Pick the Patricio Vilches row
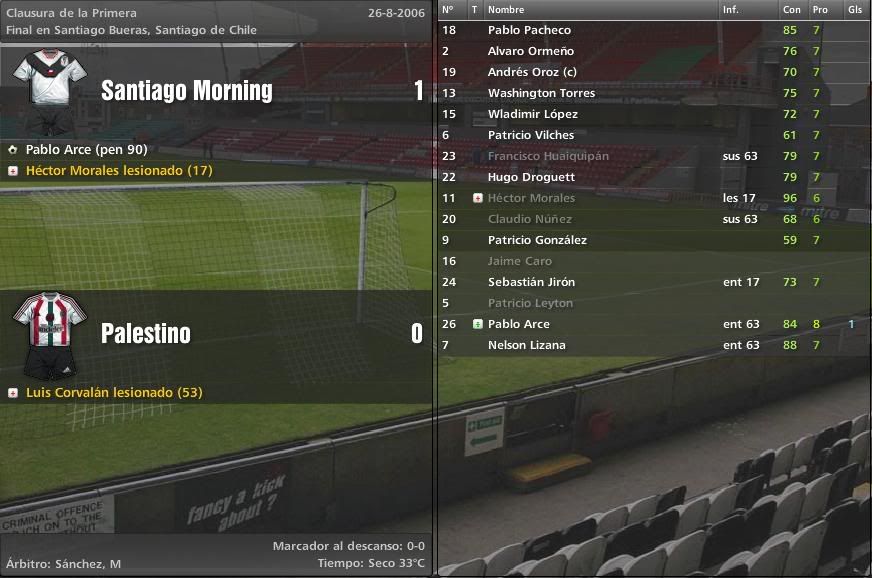872x578 pixels. tap(531, 135)
